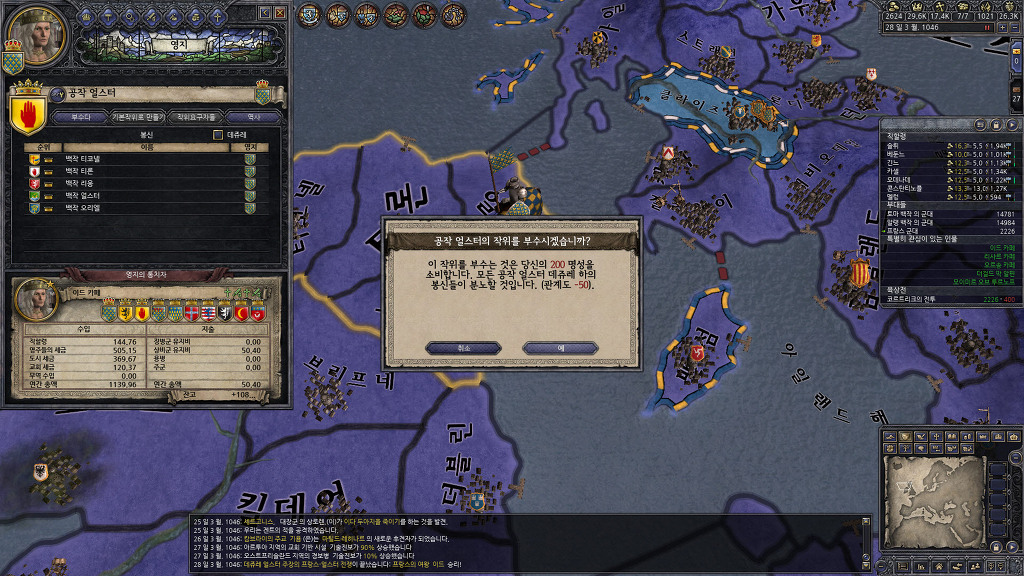Click the 부수다 destroy title button
The width and height of the screenshot is (1024, 576).
80,117
